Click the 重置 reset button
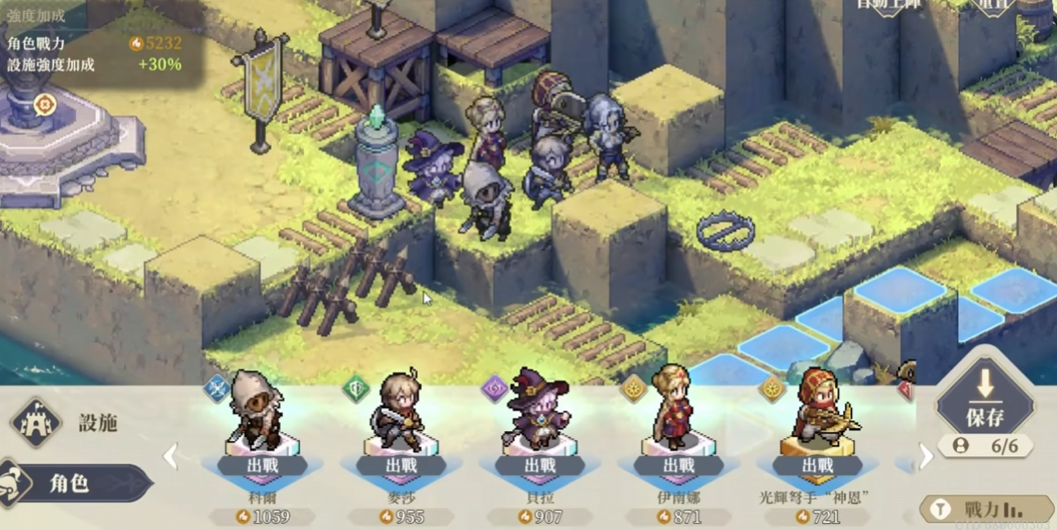Image resolution: width=1057 pixels, height=530 pixels. tap(993, 6)
